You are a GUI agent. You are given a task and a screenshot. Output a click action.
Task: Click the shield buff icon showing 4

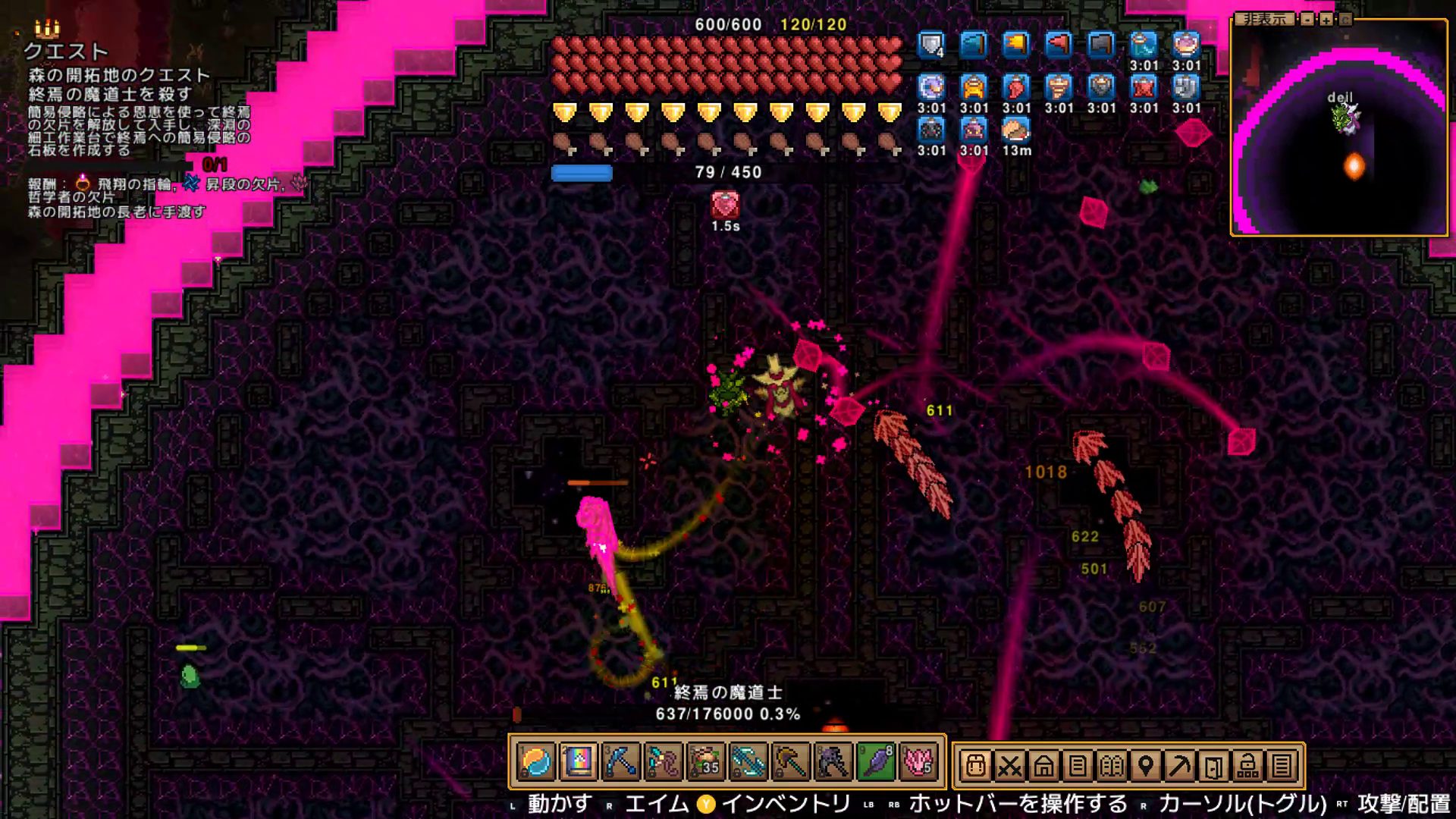tap(931, 45)
